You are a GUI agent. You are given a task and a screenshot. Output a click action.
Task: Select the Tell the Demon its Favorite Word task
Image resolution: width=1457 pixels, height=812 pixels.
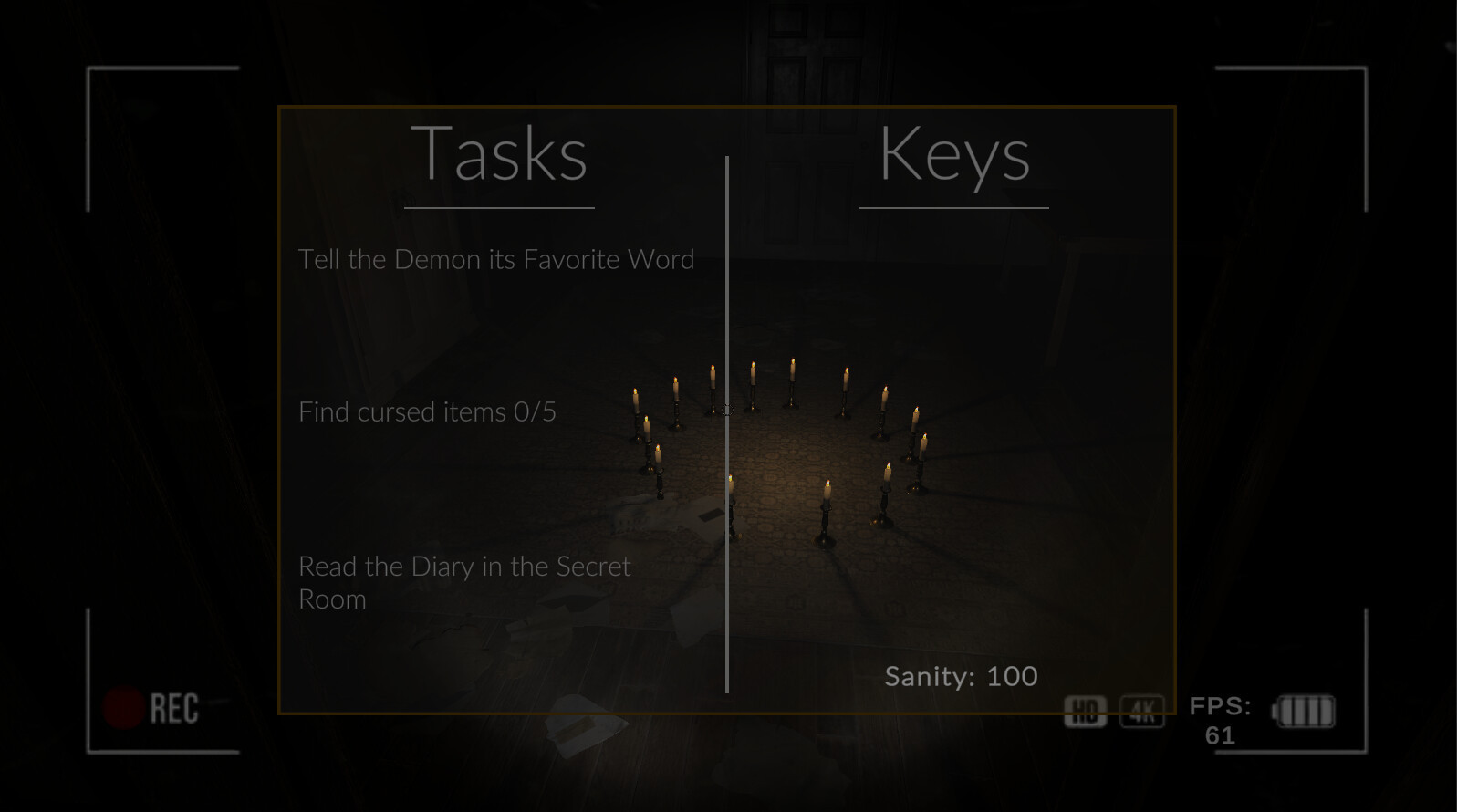pyautogui.click(x=496, y=260)
